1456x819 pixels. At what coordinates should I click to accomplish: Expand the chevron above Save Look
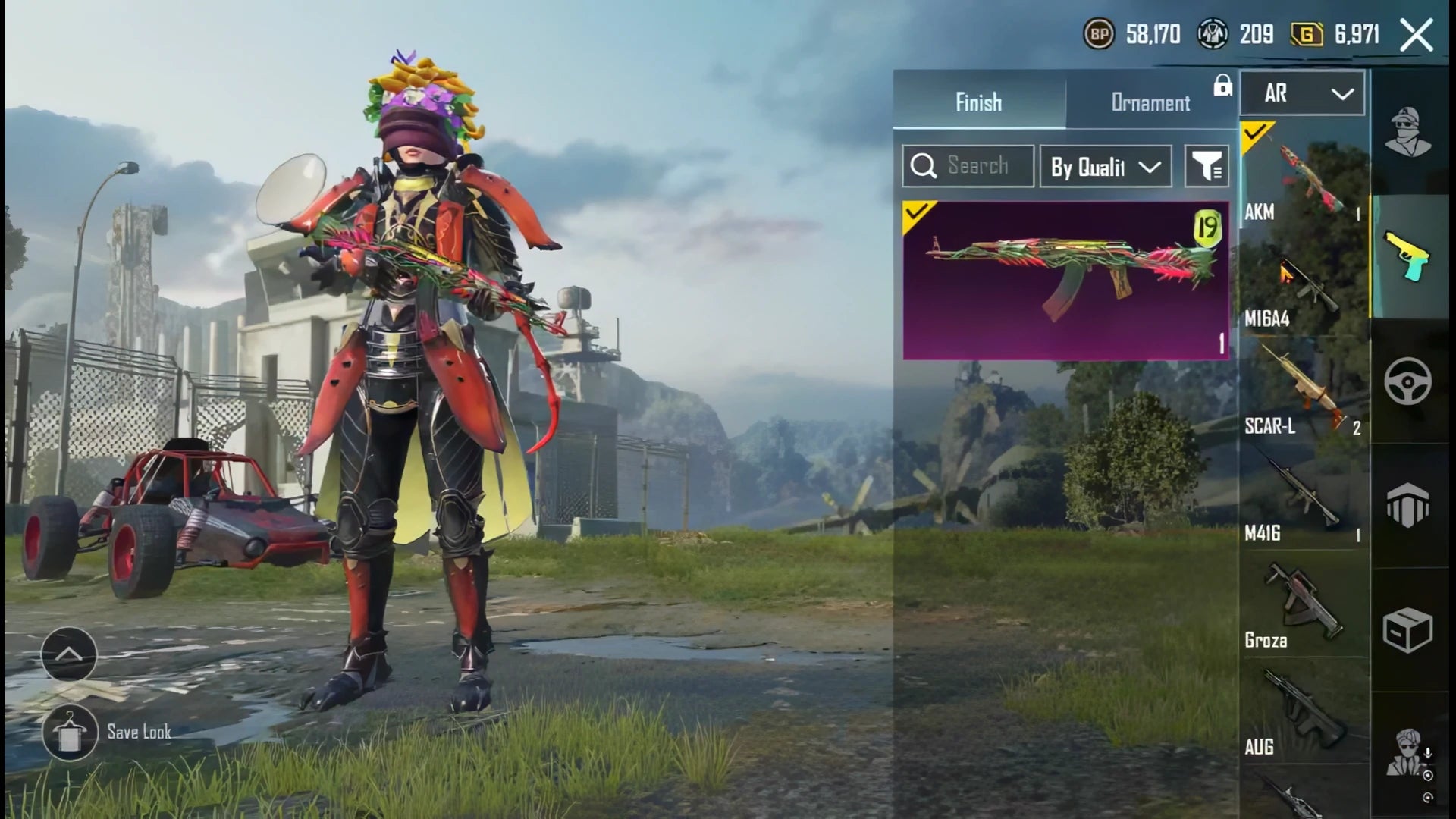68,652
